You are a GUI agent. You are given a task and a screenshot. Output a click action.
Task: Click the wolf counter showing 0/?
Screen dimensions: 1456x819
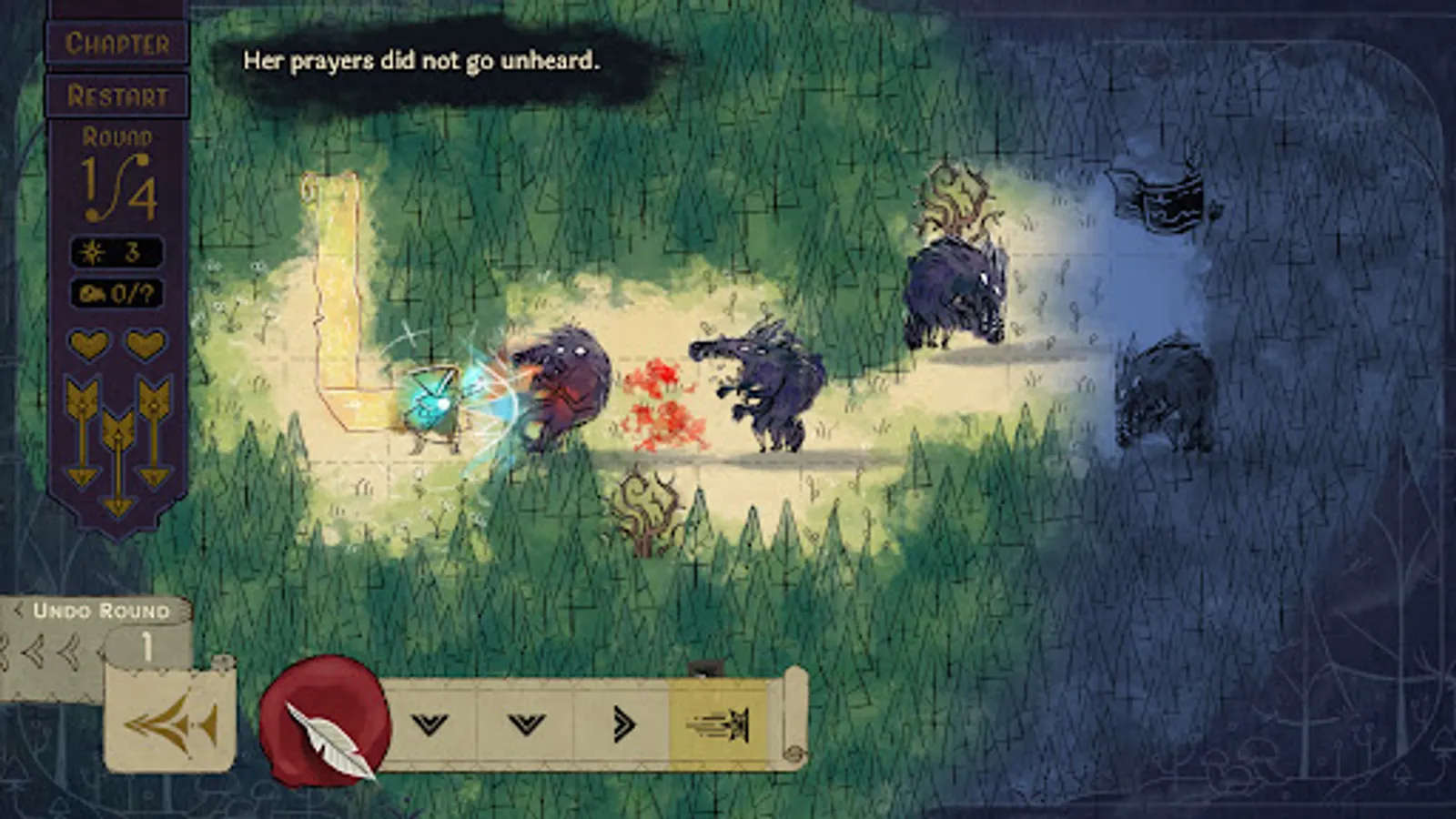click(116, 294)
